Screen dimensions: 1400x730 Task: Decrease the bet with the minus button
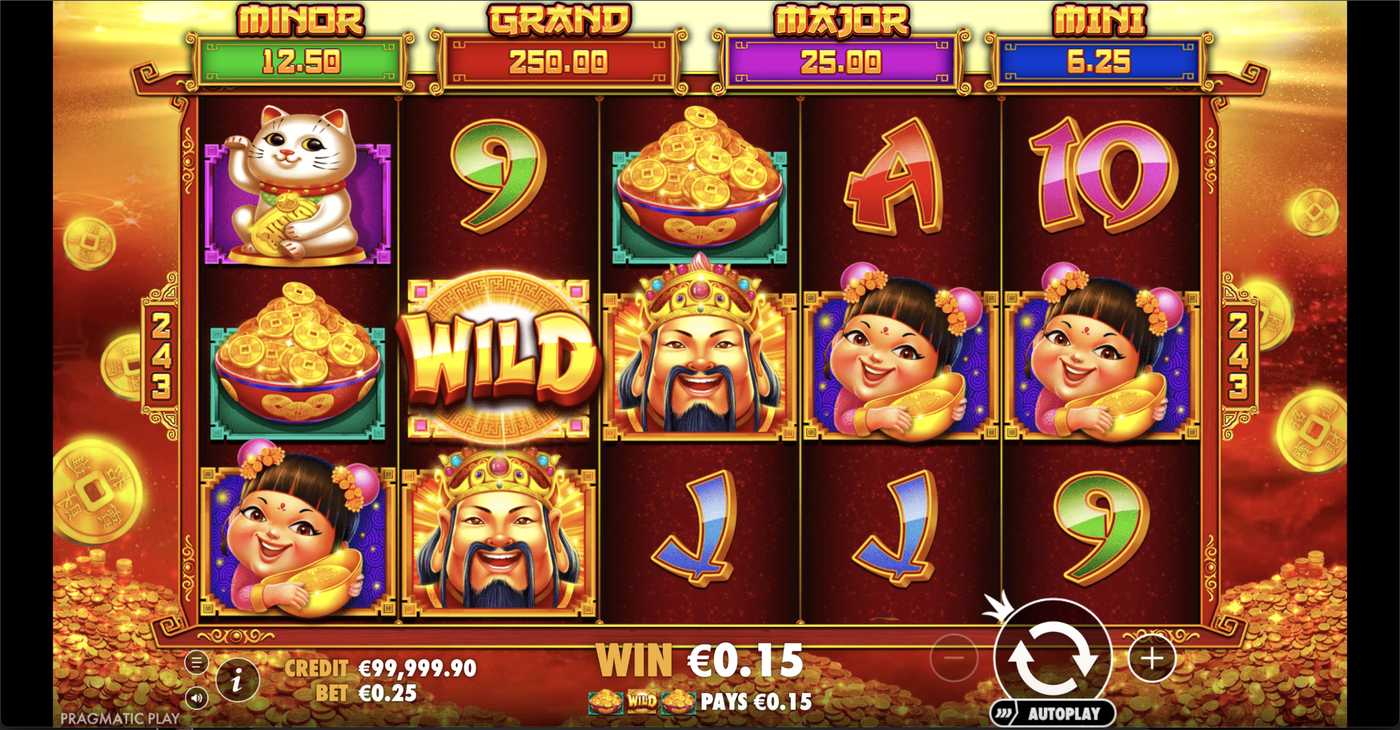953,658
